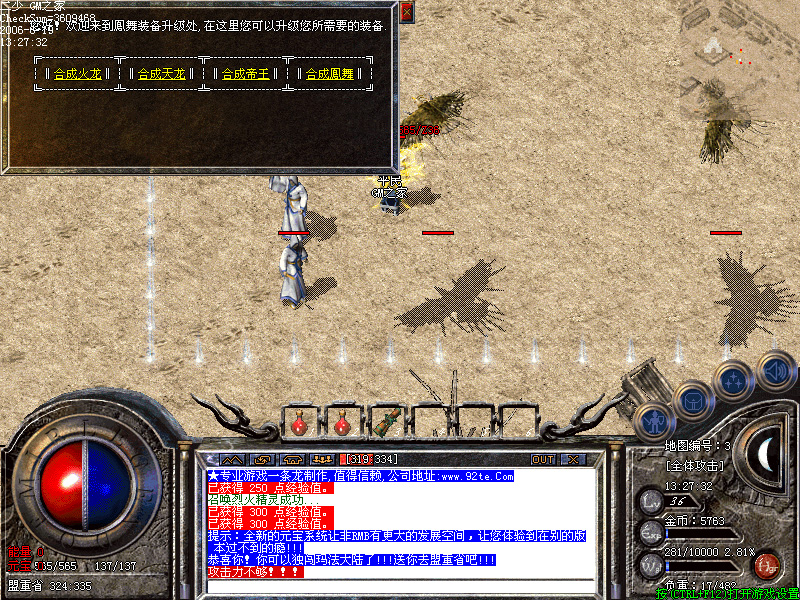Use the second red potion in the belt

tap(342, 424)
